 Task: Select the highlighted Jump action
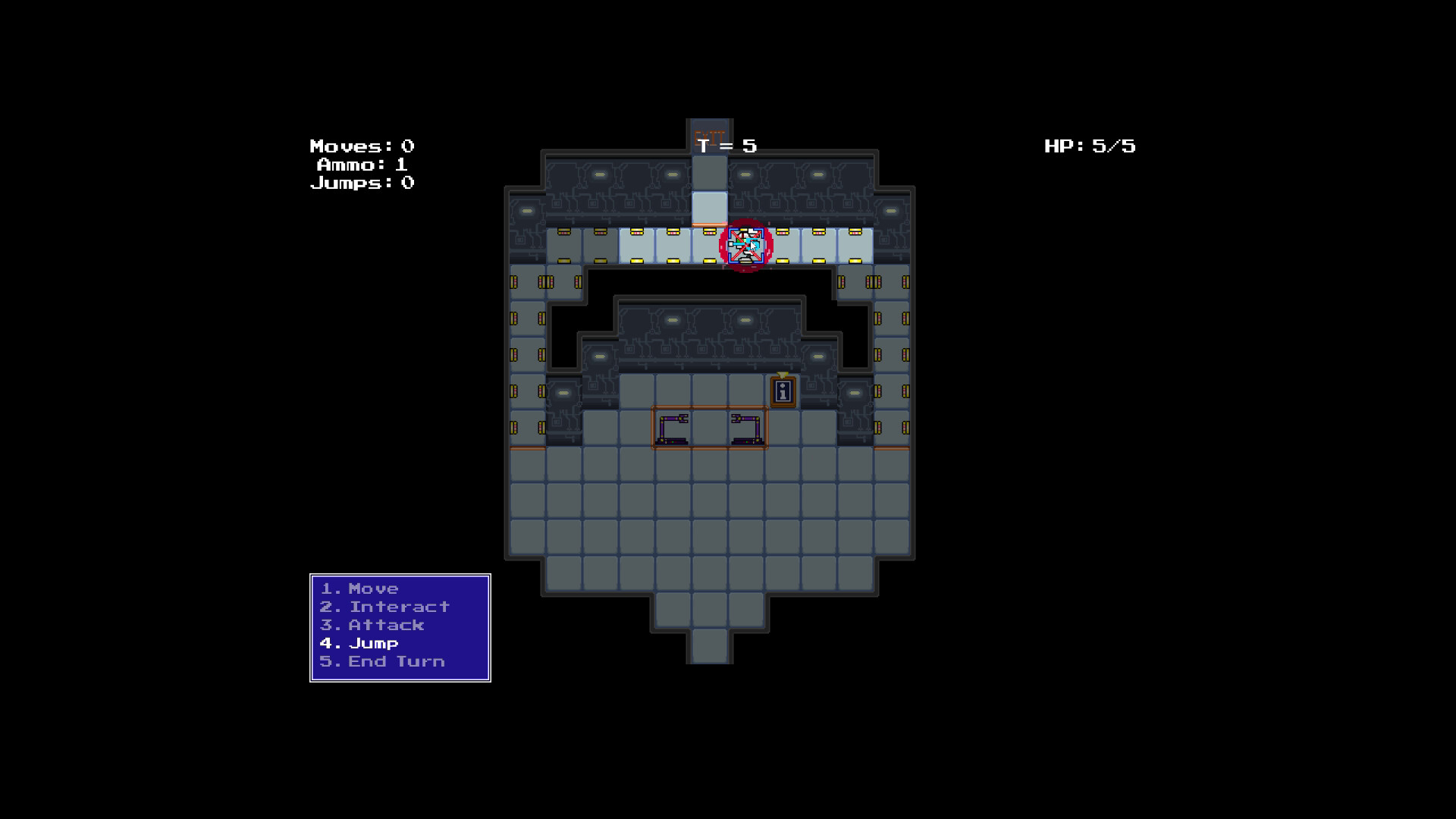click(358, 643)
